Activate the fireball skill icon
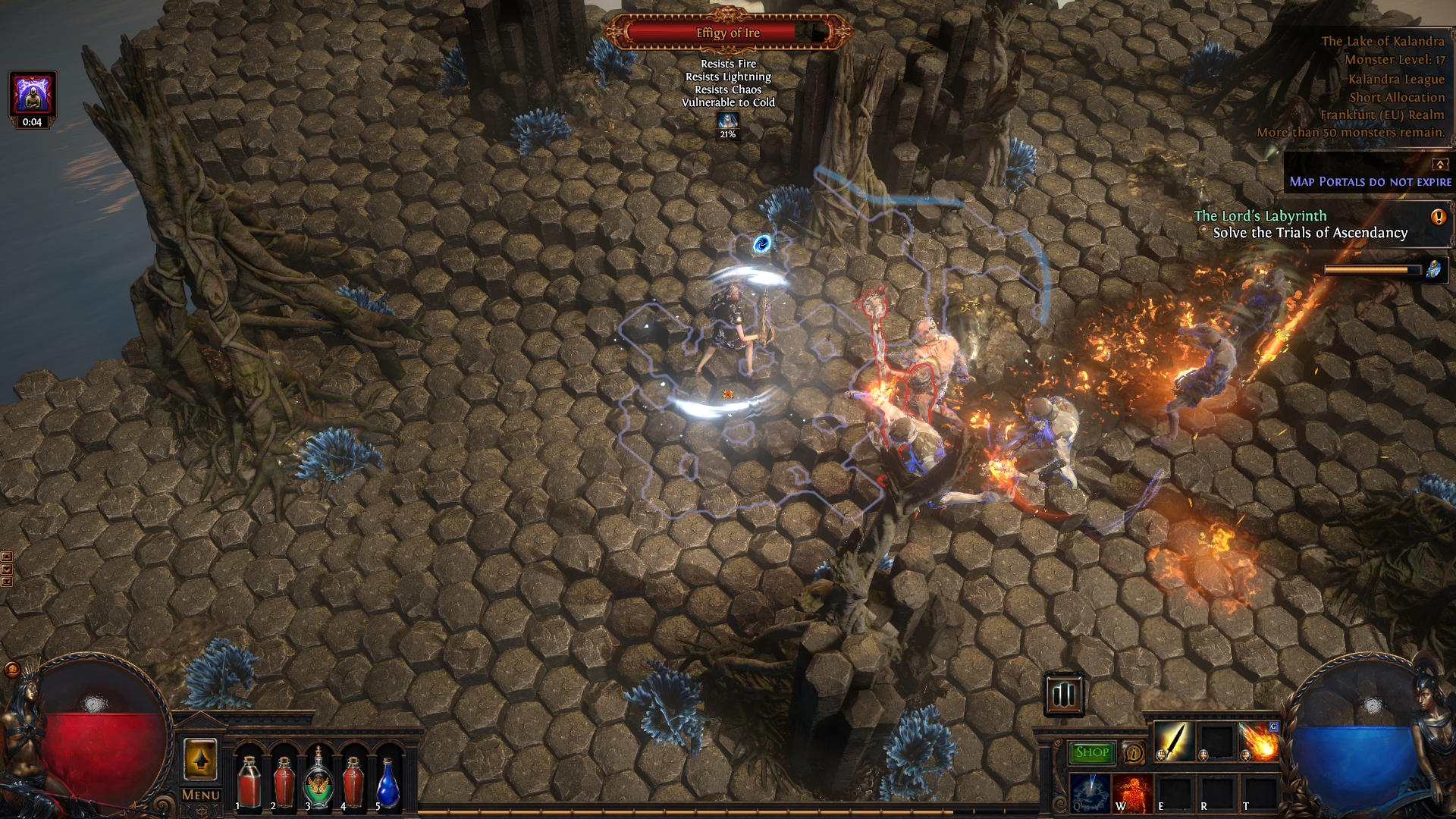 (x=1259, y=741)
